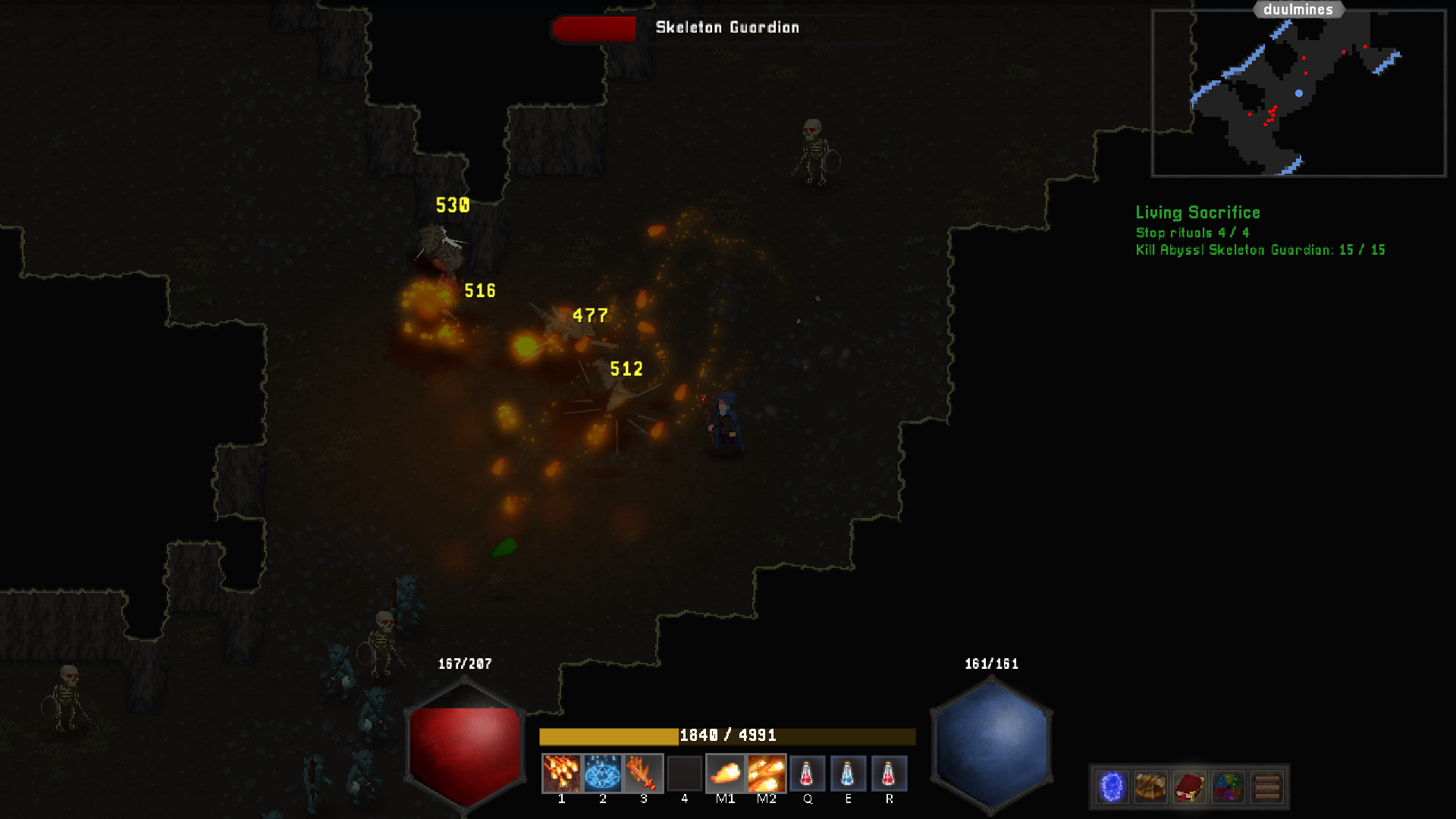
Task: Use the red health potion on Q
Action: (x=808, y=773)
